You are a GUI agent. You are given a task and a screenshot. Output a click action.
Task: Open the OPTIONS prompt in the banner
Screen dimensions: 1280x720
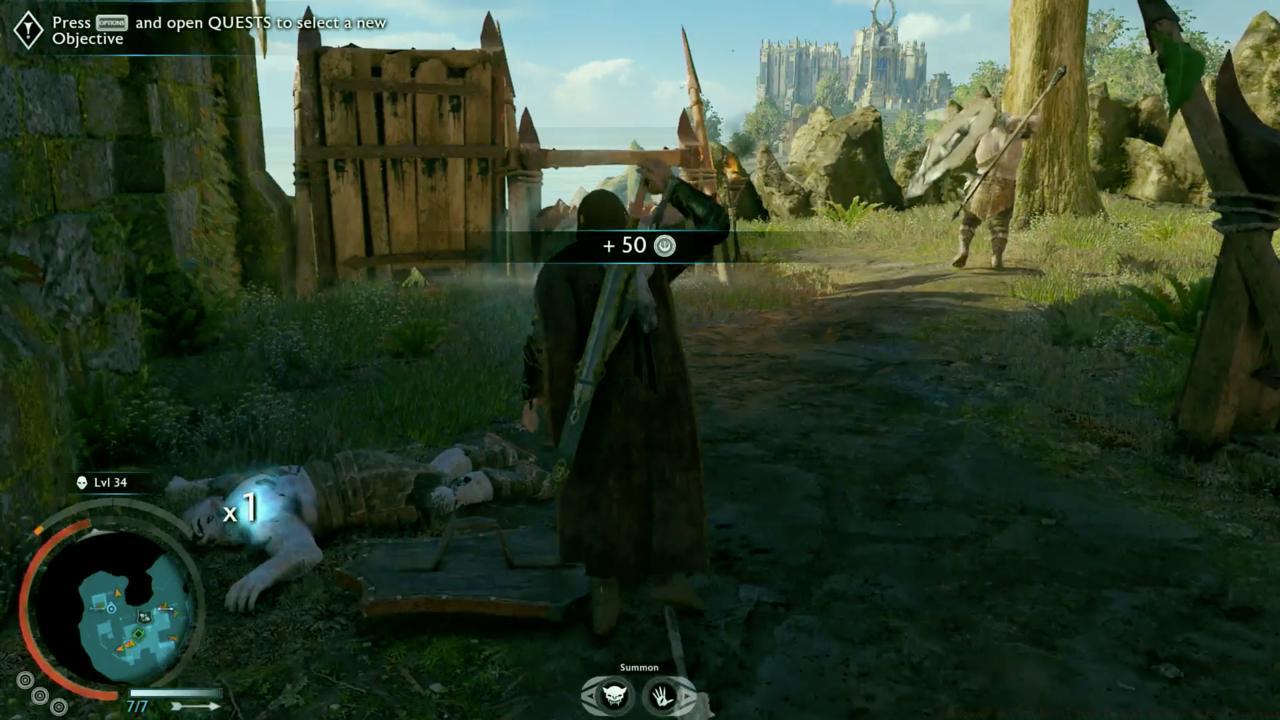[x=113, y=21]
